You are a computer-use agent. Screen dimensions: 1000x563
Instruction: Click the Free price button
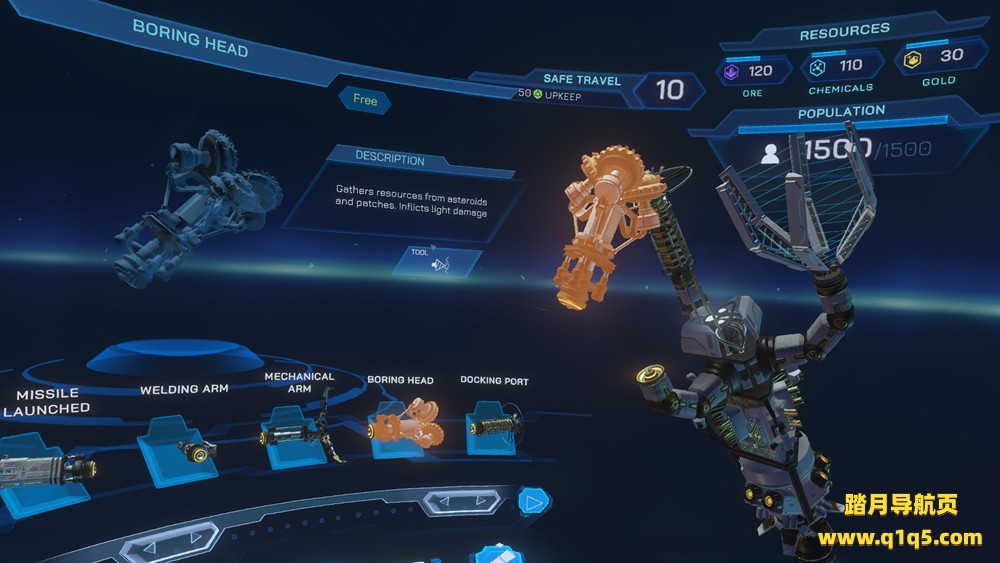tap(364, 100)
